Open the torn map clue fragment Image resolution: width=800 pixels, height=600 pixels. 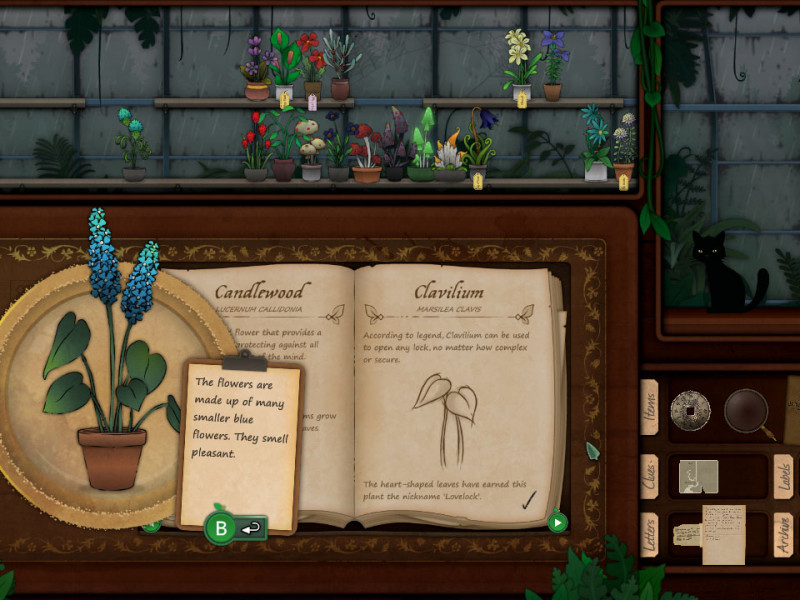click(x=699, y=476)
